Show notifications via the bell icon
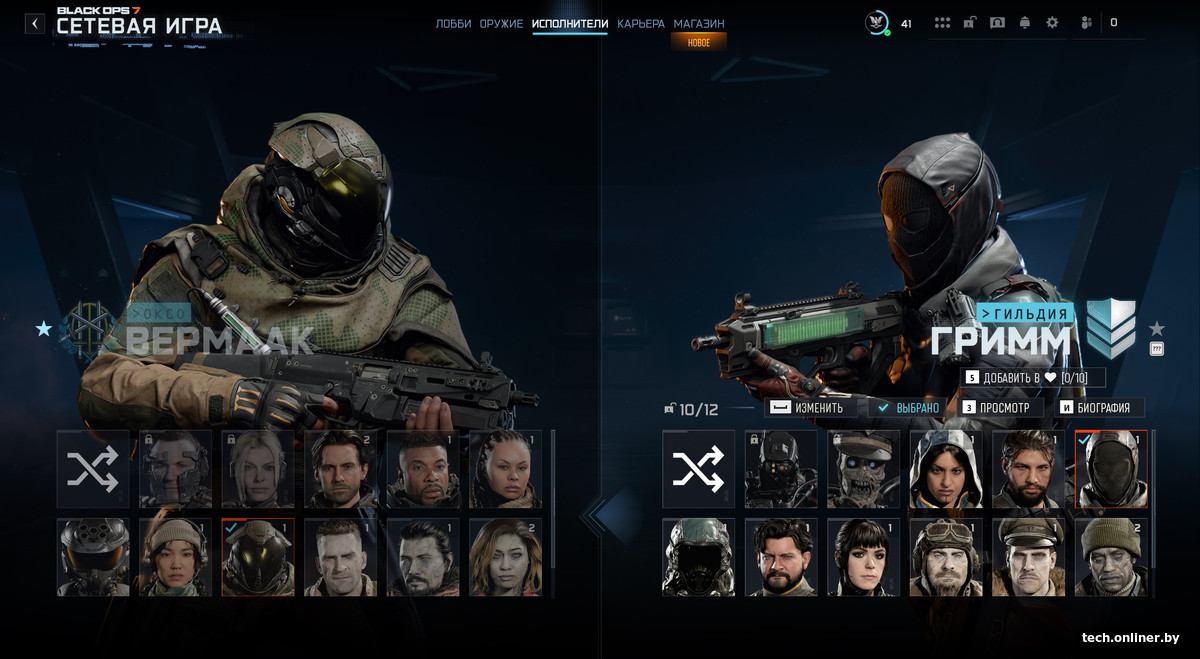 click(x=1025, y=23)
